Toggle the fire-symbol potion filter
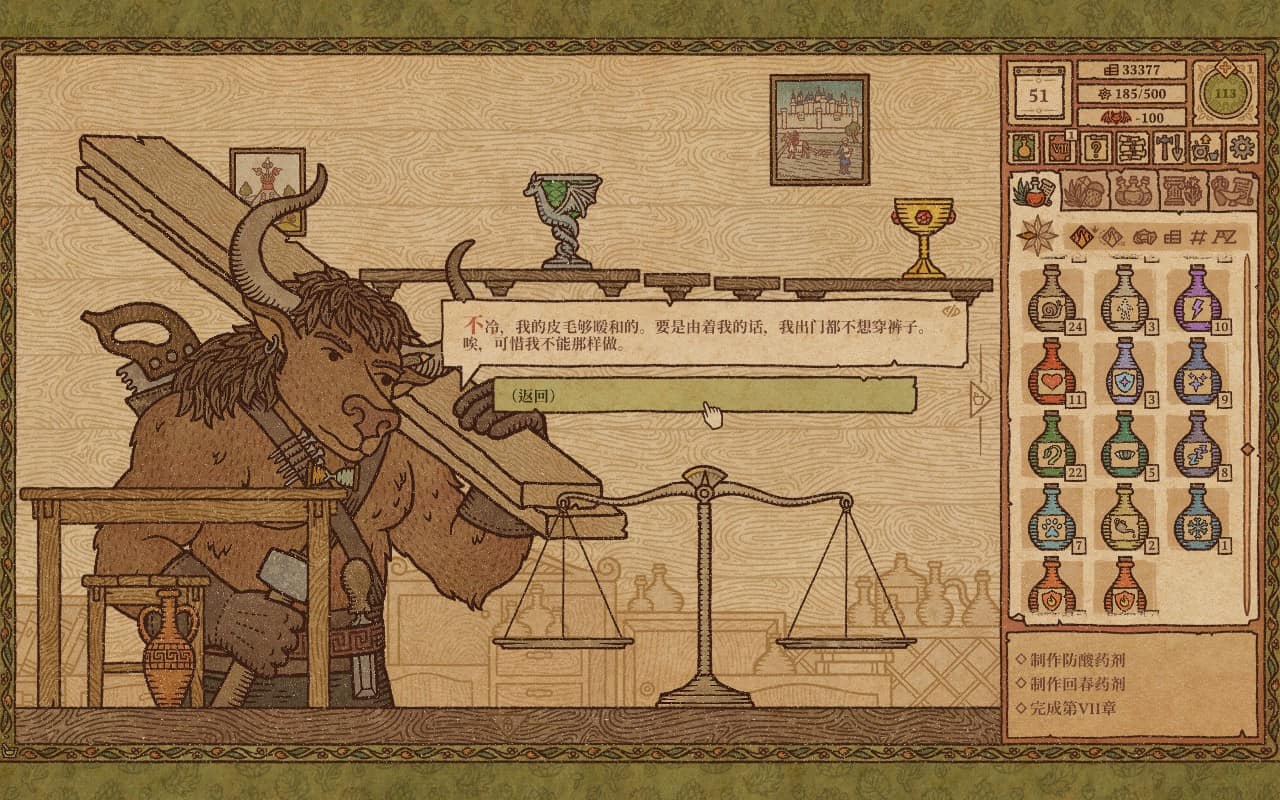This screenshot has height=800, width=1280. click(1083, 235)
